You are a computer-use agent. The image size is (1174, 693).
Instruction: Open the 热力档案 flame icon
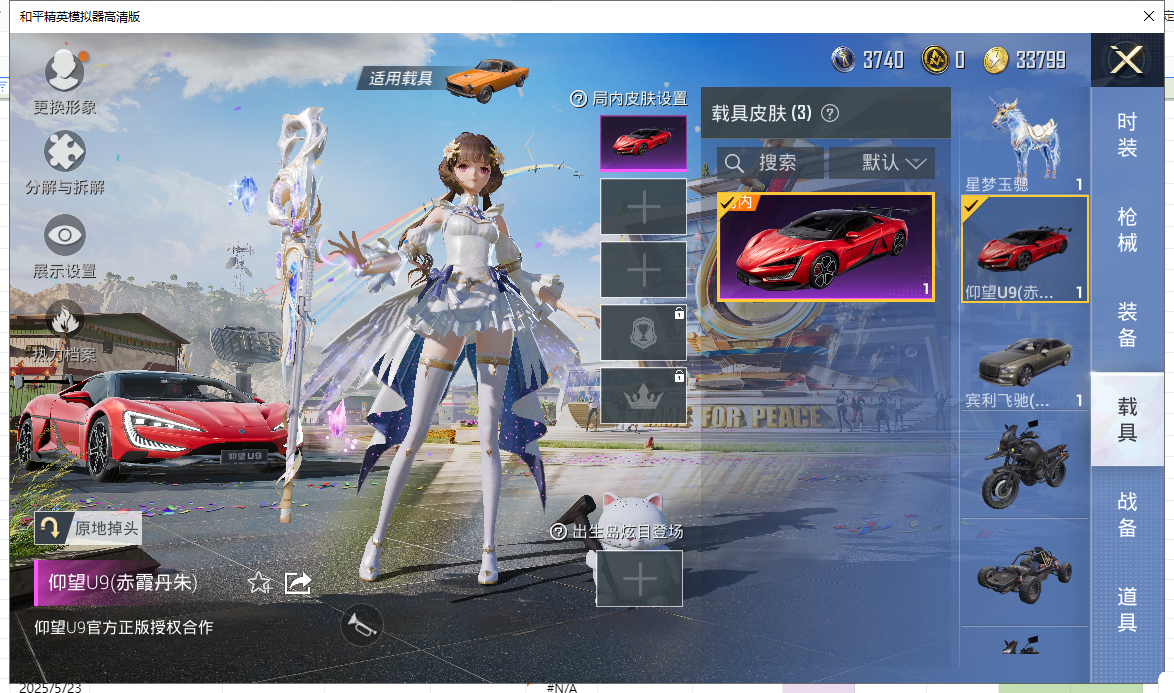(x=65, y=322)
